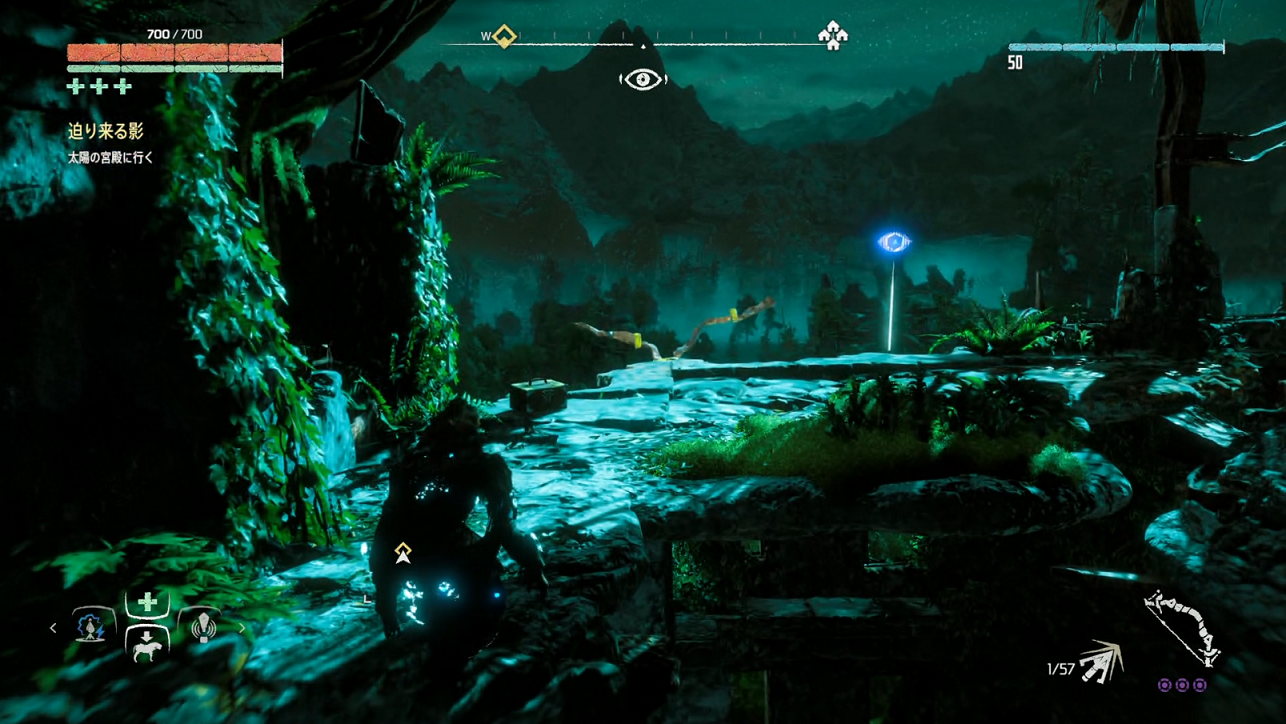Screen dimensions: 1286x724
Task: Activate the call mount icon
Action: pos(147,645)
